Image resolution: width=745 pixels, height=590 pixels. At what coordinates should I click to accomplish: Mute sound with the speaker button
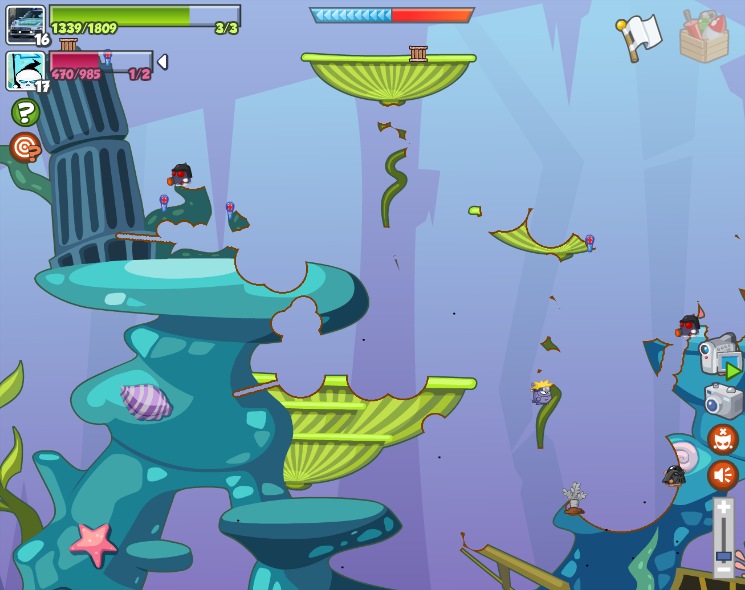722,475
